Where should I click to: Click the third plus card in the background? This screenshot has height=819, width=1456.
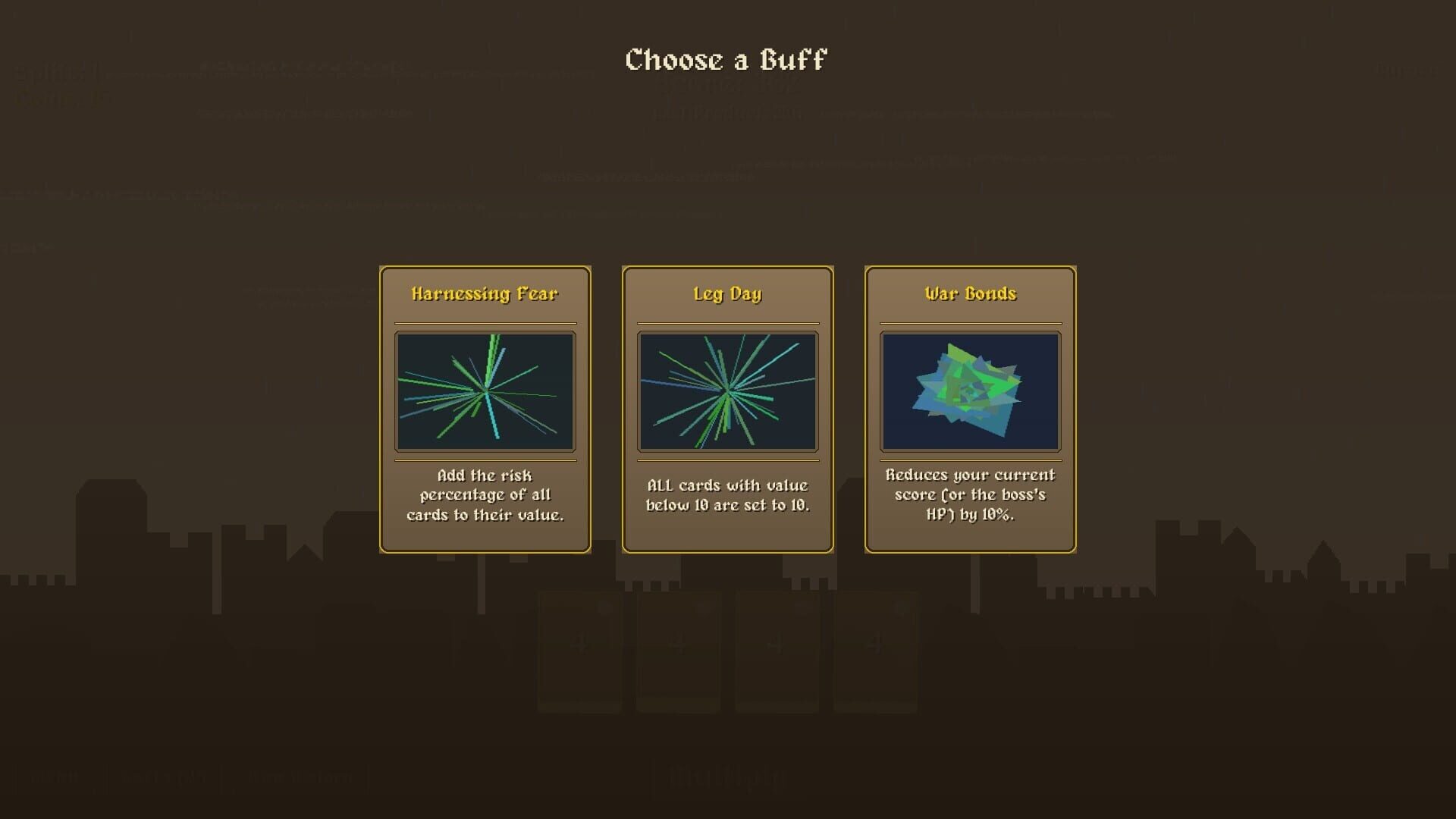pos(777,648)
